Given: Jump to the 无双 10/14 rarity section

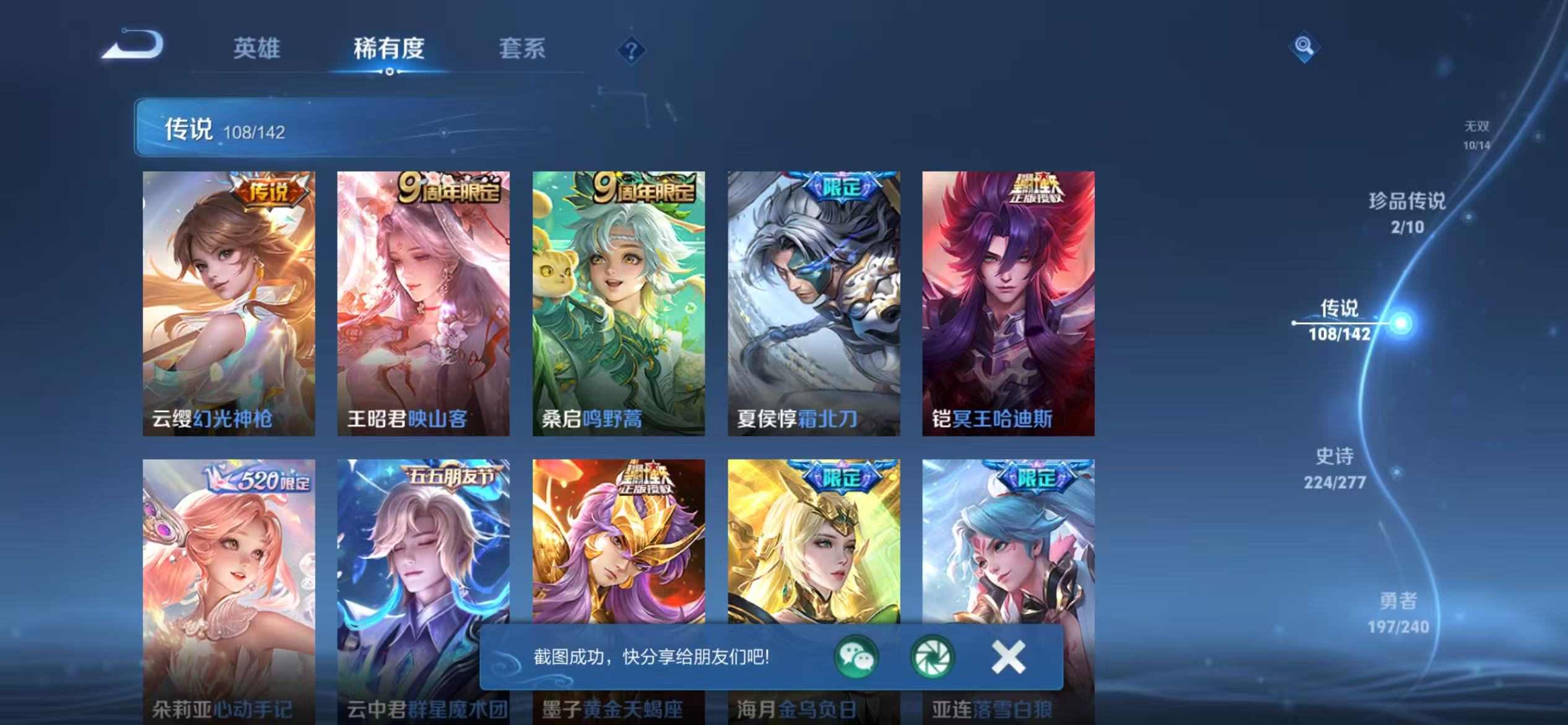Looking at the screenshot, I should pyautogui.click(x=1477, y=133).
